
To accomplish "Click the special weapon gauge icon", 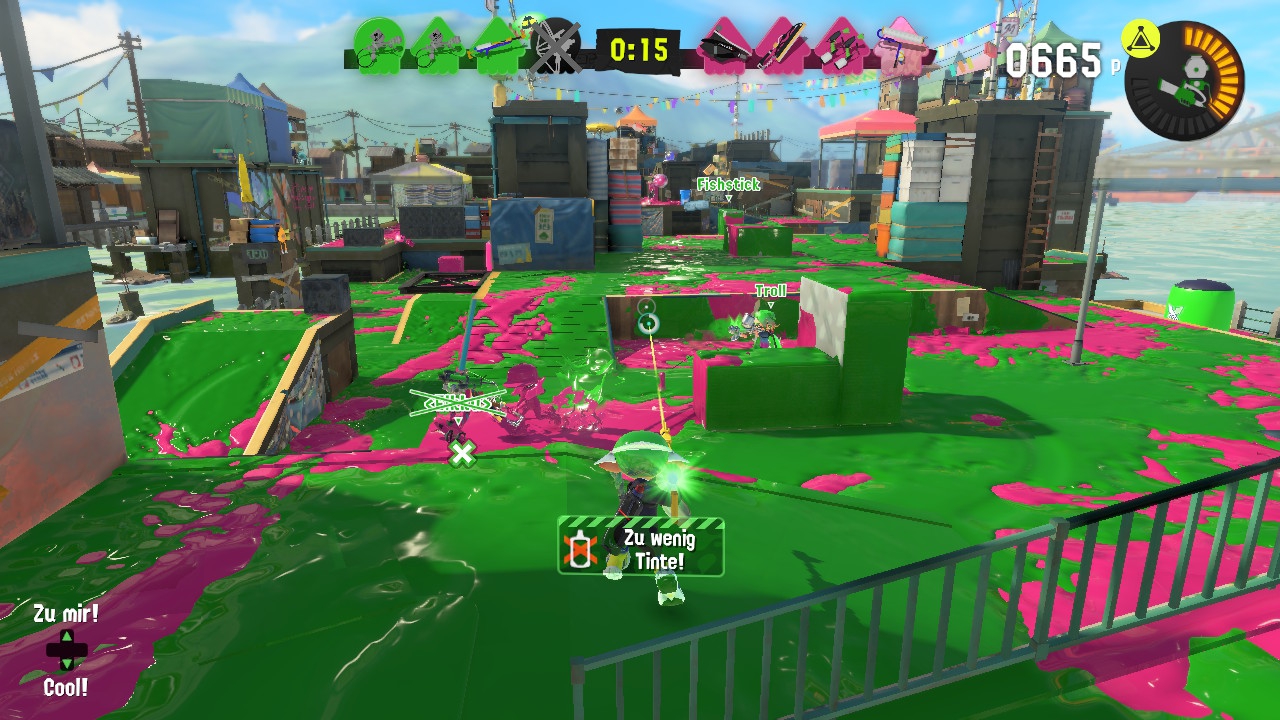I will [x=1186, y=82].
